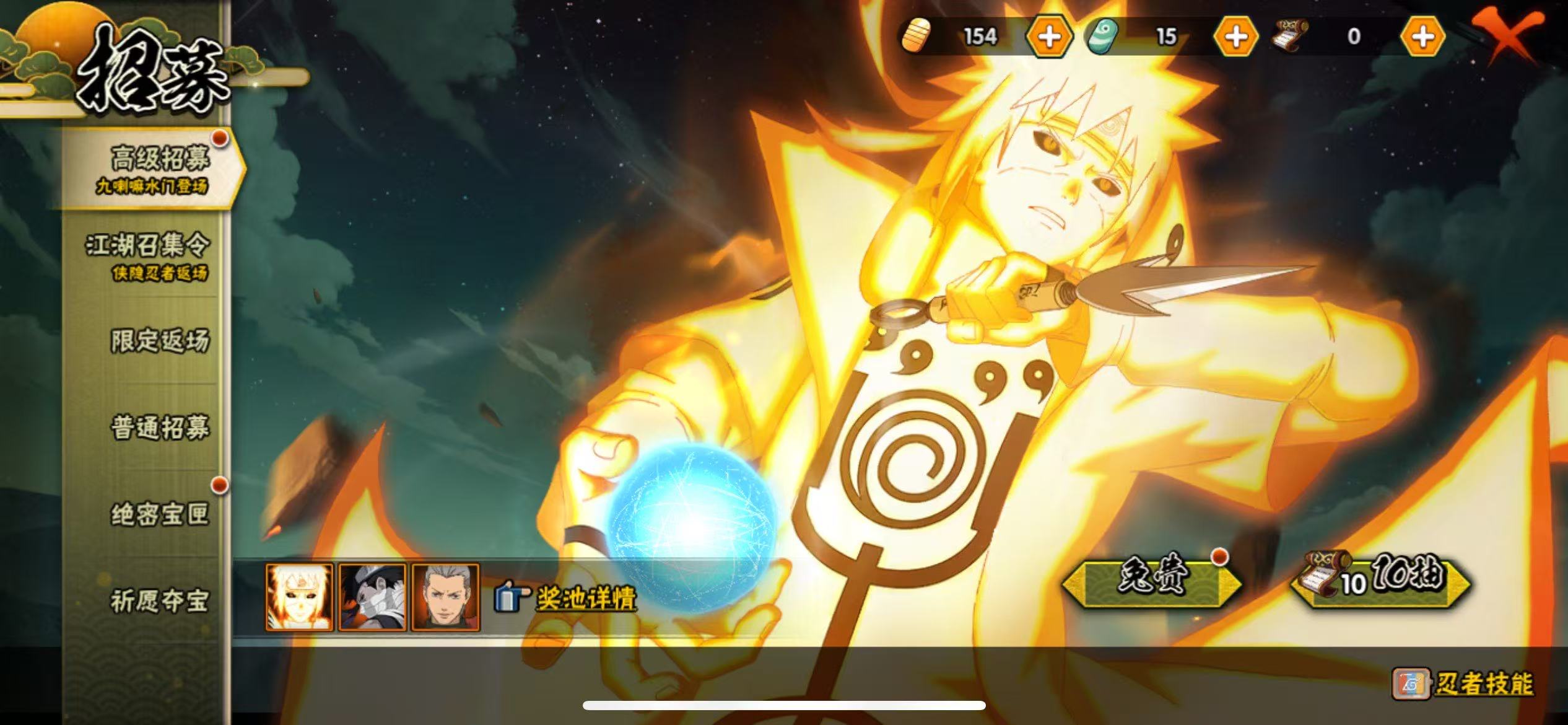Select the masked dark-haired ninja portrait
Image resolution: width=1568 pixels, height=725 pixels.
coord(372,597)
